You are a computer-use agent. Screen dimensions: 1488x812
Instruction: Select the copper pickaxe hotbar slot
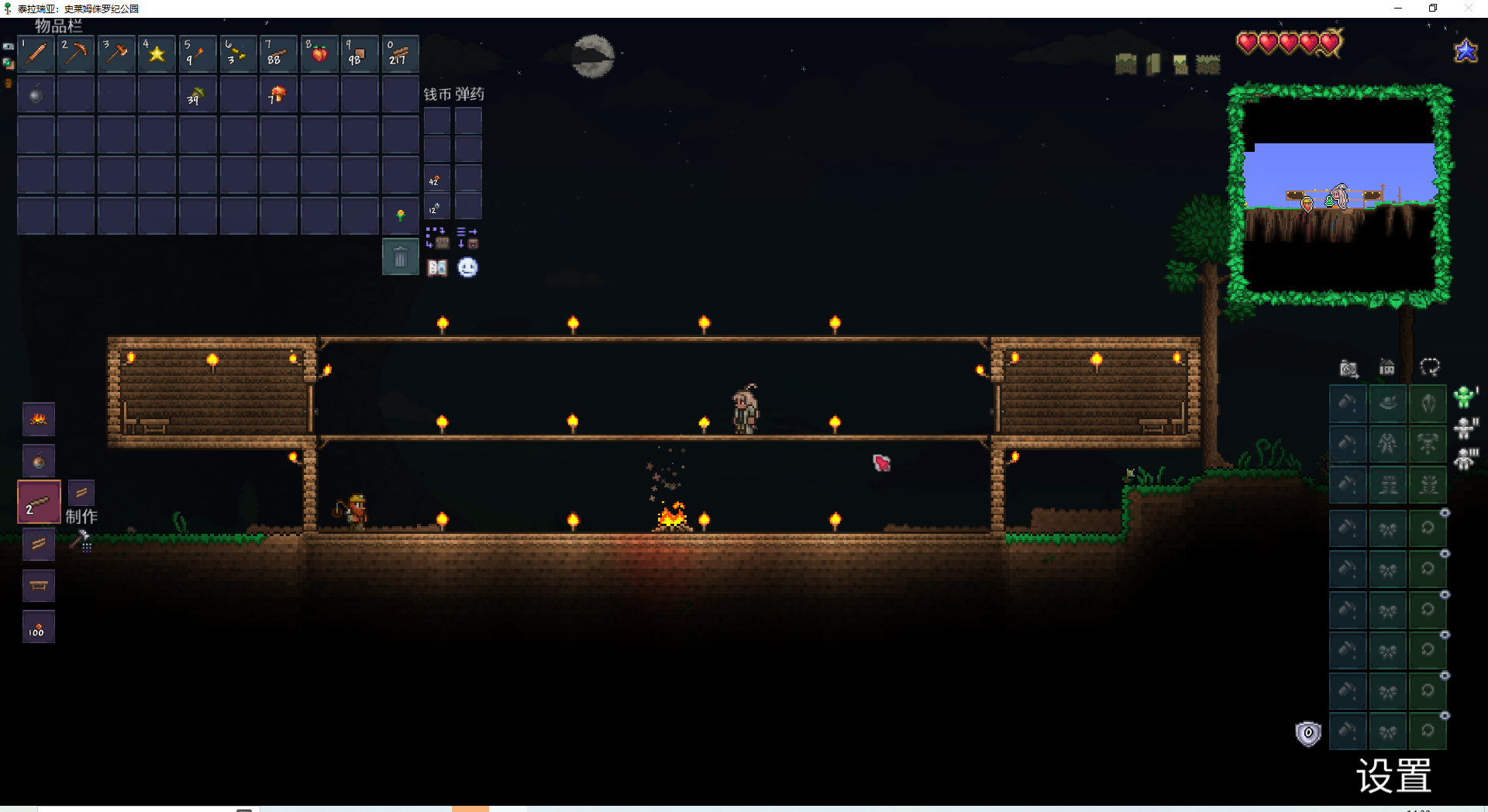pyautogui.click(x=76, y=54)
